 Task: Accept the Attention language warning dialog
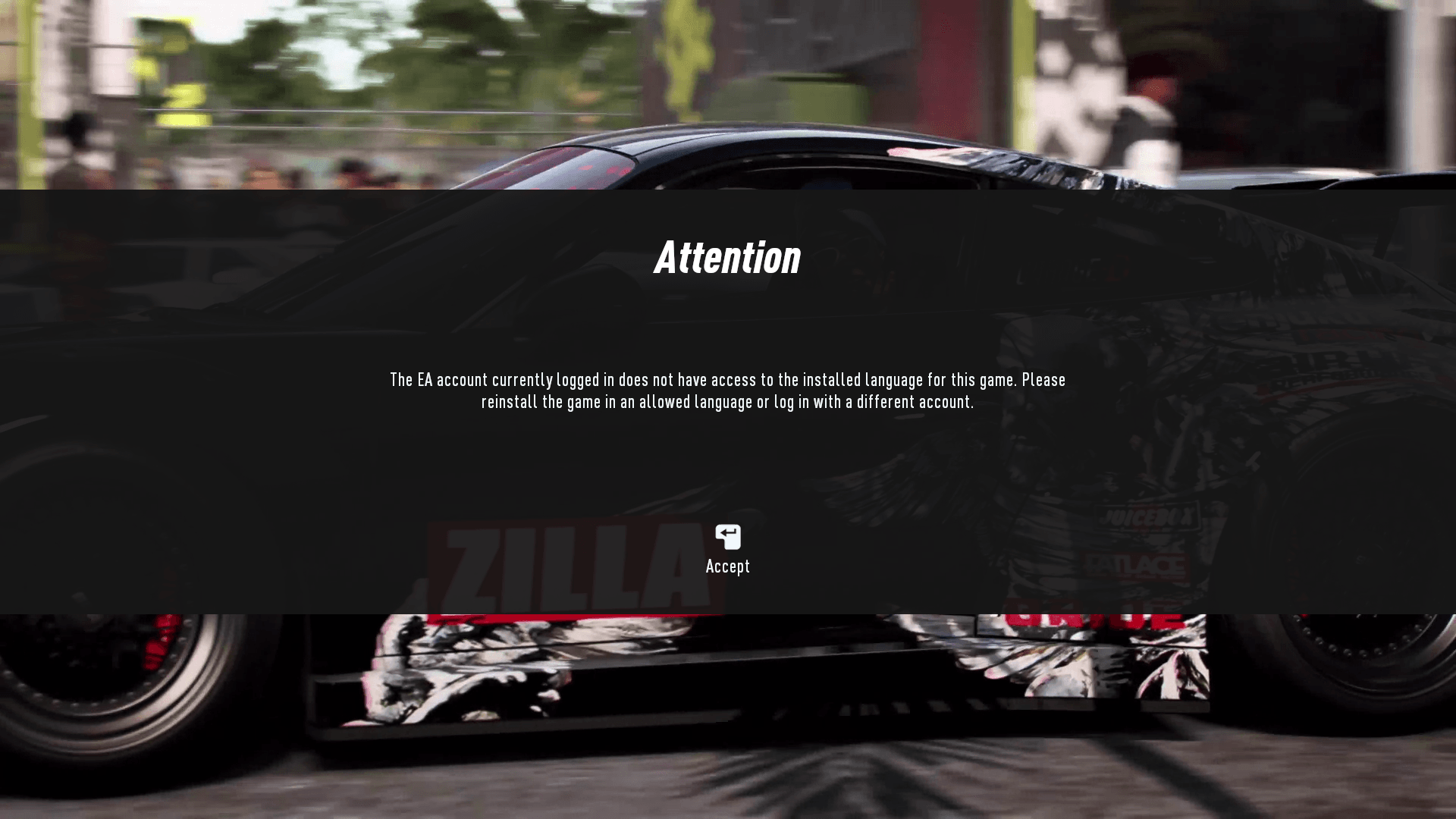pos(727,550)
